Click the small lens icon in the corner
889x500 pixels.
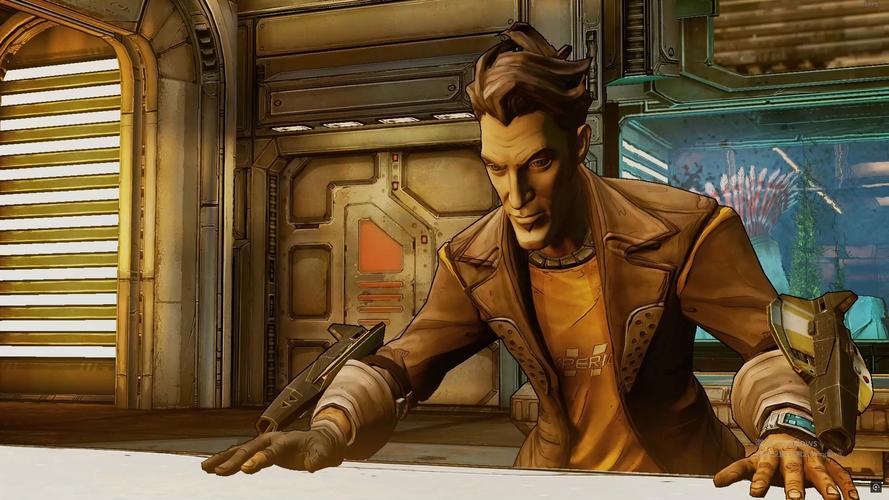876,487
